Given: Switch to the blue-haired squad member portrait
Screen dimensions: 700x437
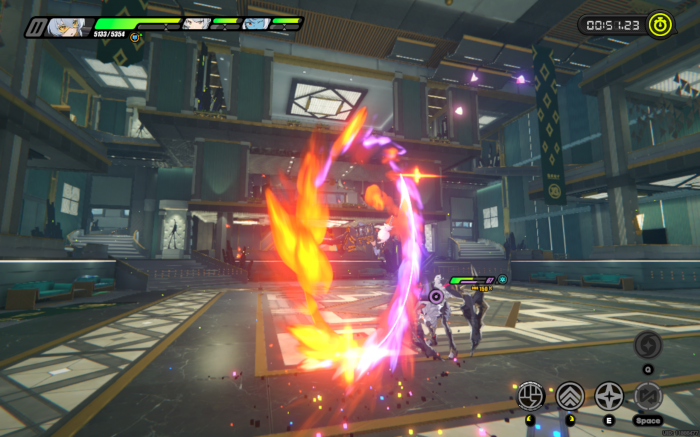Looking at the screenshot, I should (x=256, y=22).
